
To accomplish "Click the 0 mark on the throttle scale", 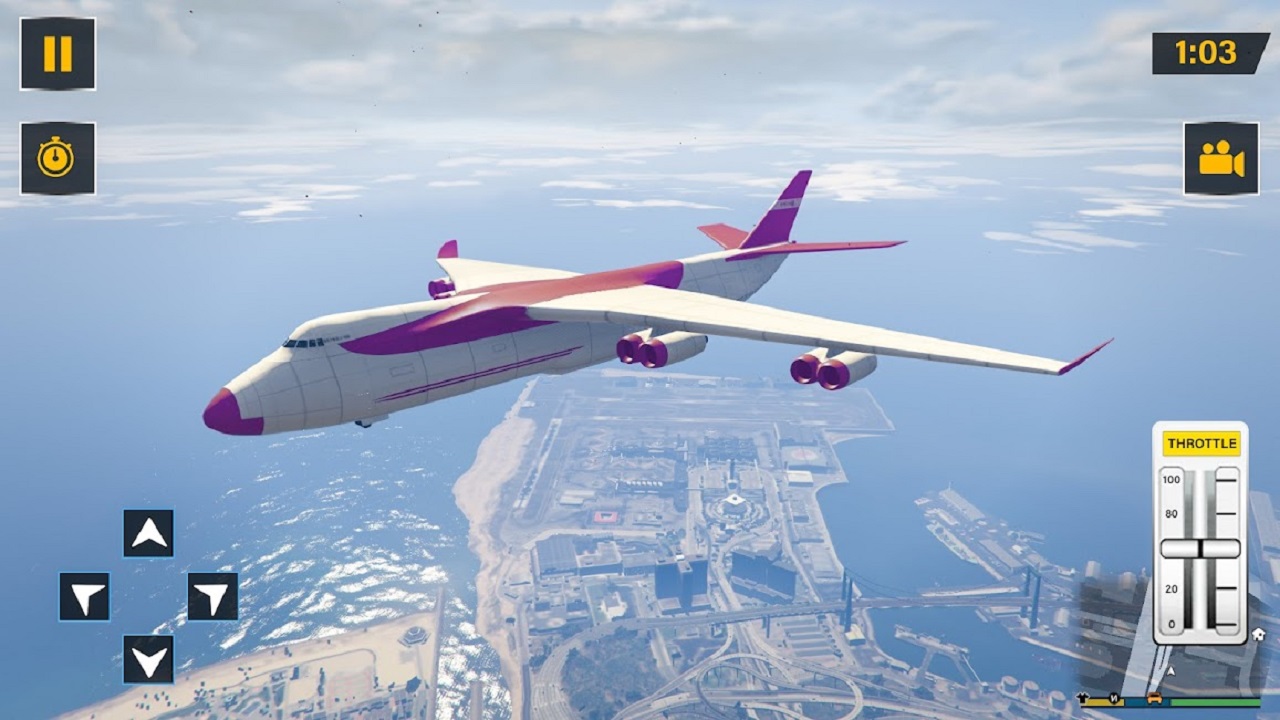I will click(x=1171, y=624).
